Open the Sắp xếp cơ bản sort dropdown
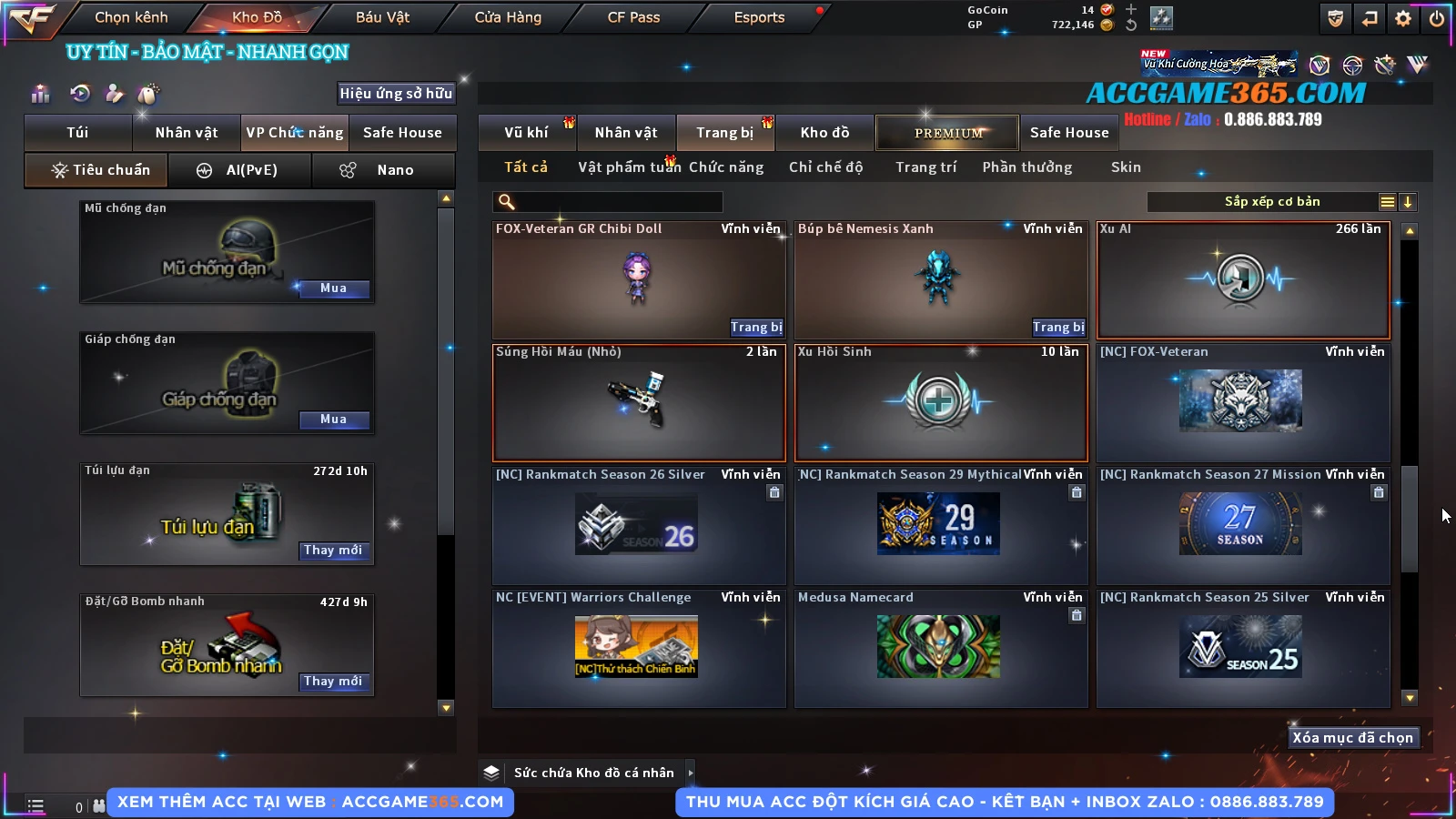The width and height of the screenshot is (1456, 819). click(x=1271, y=202)
